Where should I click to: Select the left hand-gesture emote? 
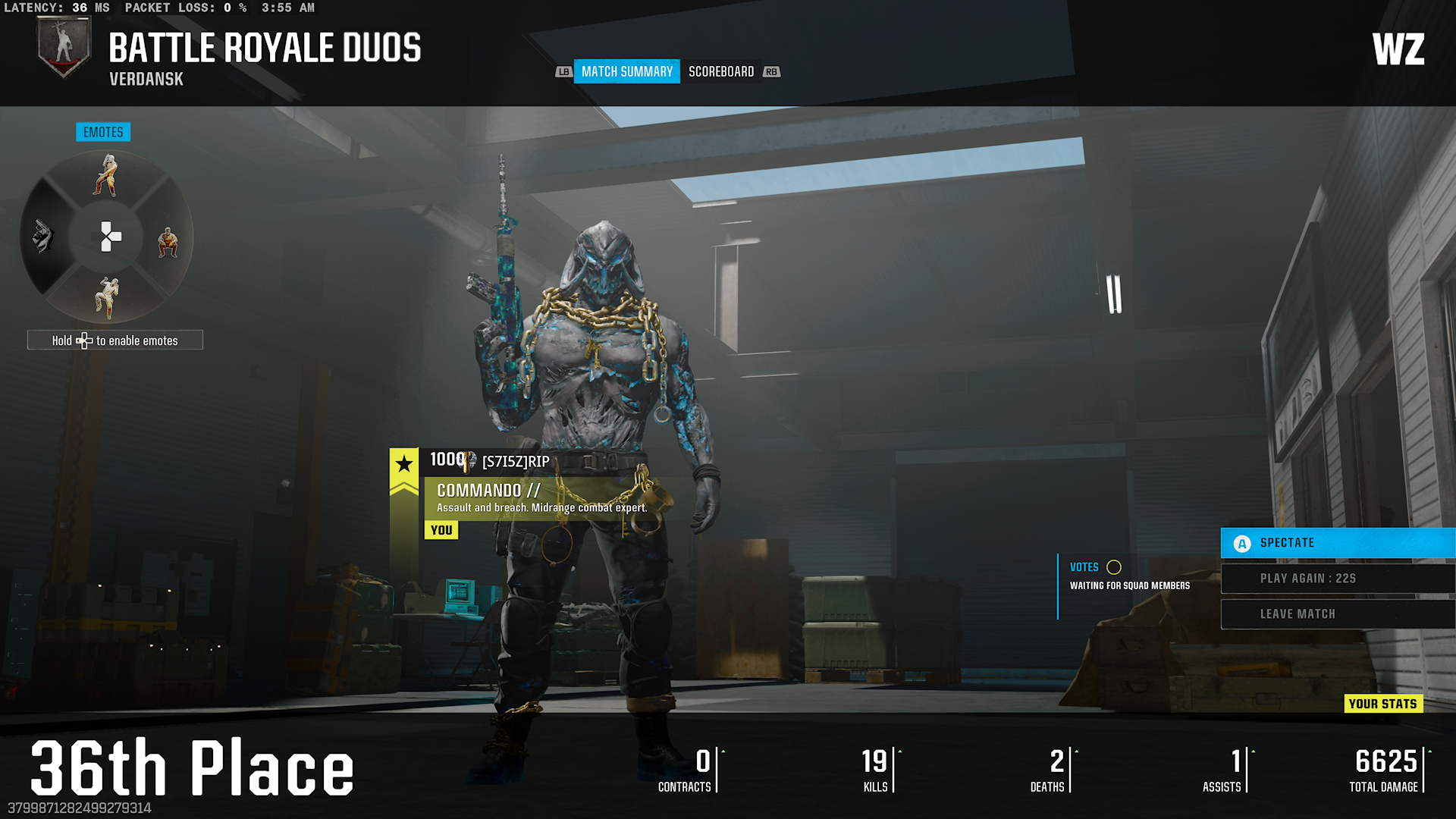tap(43, 237)
